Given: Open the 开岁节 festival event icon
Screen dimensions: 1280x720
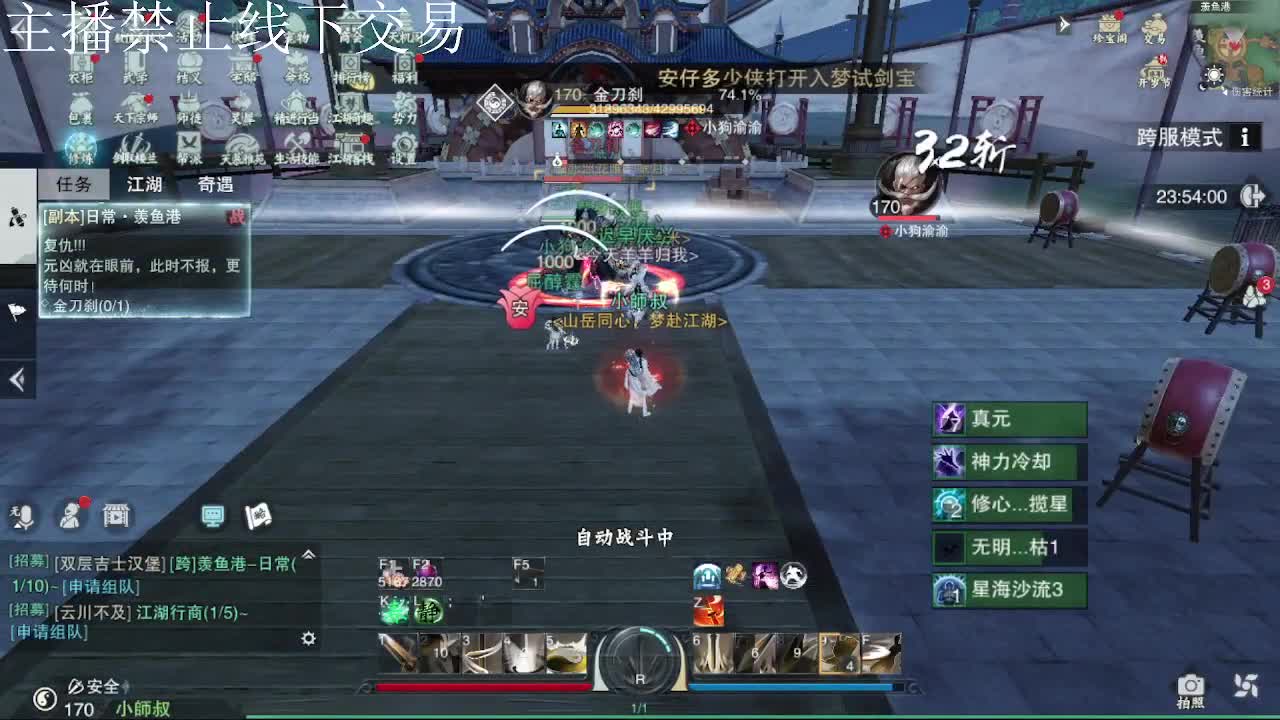Looking at the screenshot, I should [1153, 72].
